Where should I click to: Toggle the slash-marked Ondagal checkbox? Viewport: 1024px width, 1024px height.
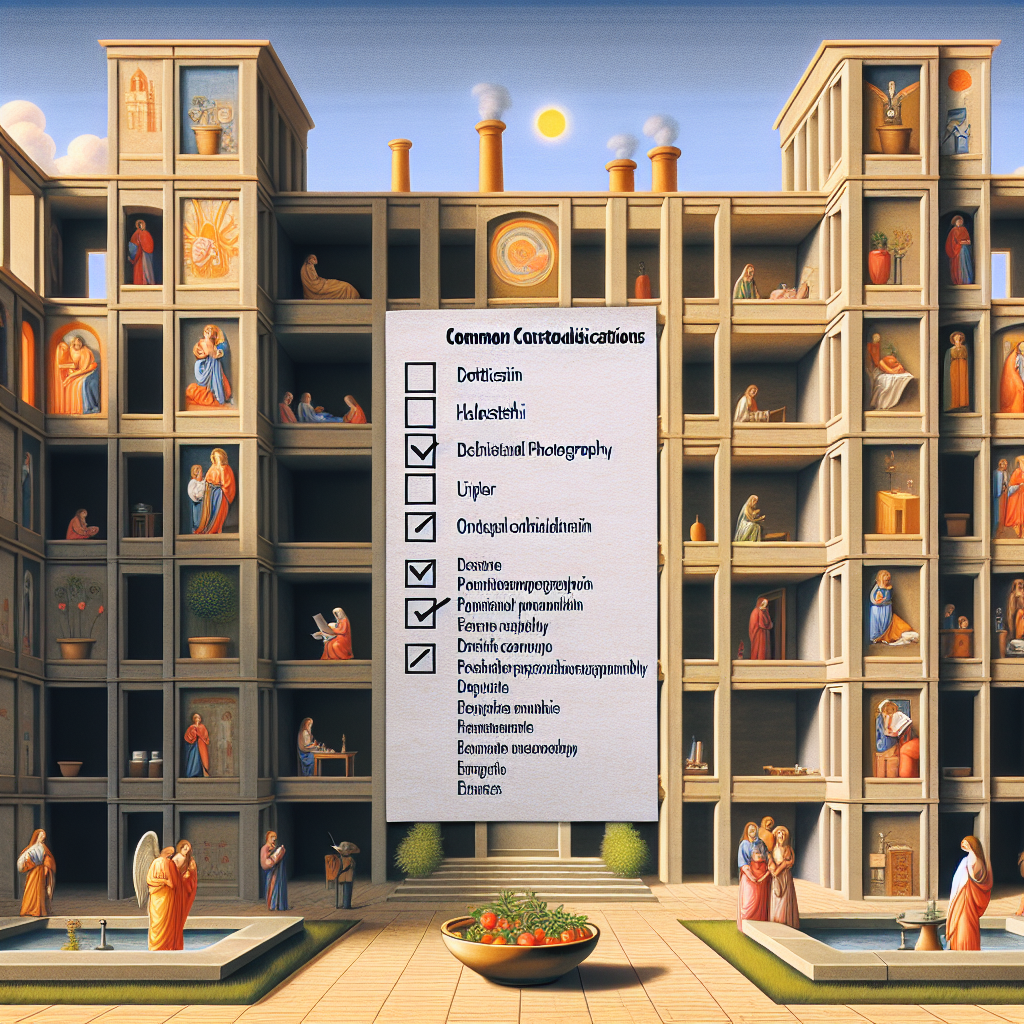[420, 526]
